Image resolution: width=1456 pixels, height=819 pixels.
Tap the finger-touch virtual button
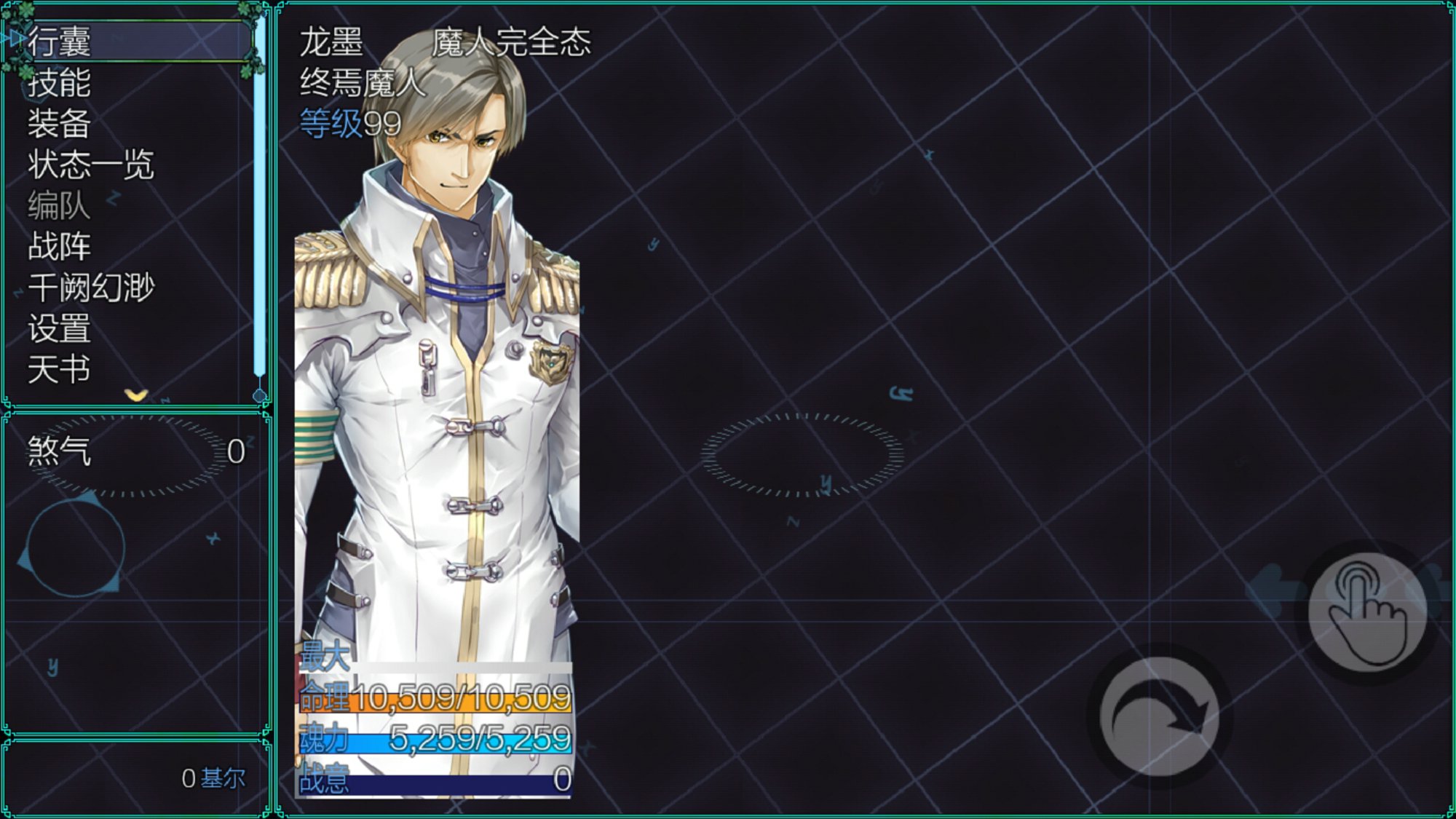(x=1367, y=612)
